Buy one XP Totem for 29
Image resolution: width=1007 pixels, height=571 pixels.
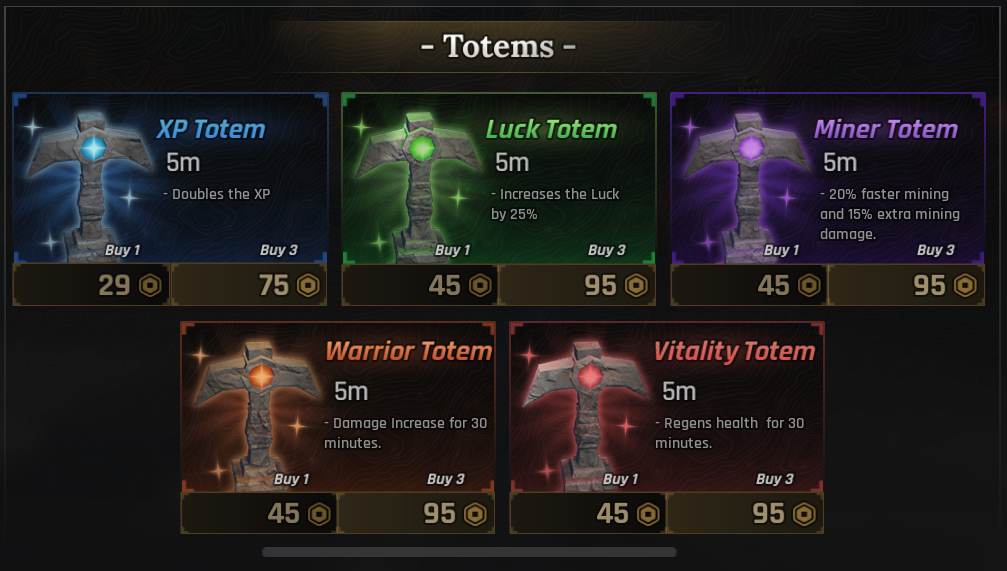coord(92,285)
